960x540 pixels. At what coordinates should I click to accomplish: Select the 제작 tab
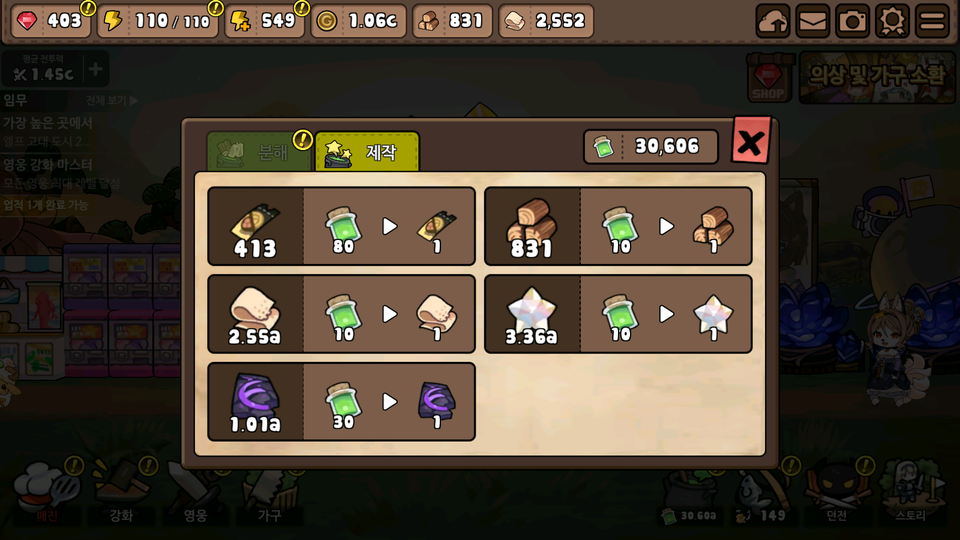coord(367,152)
